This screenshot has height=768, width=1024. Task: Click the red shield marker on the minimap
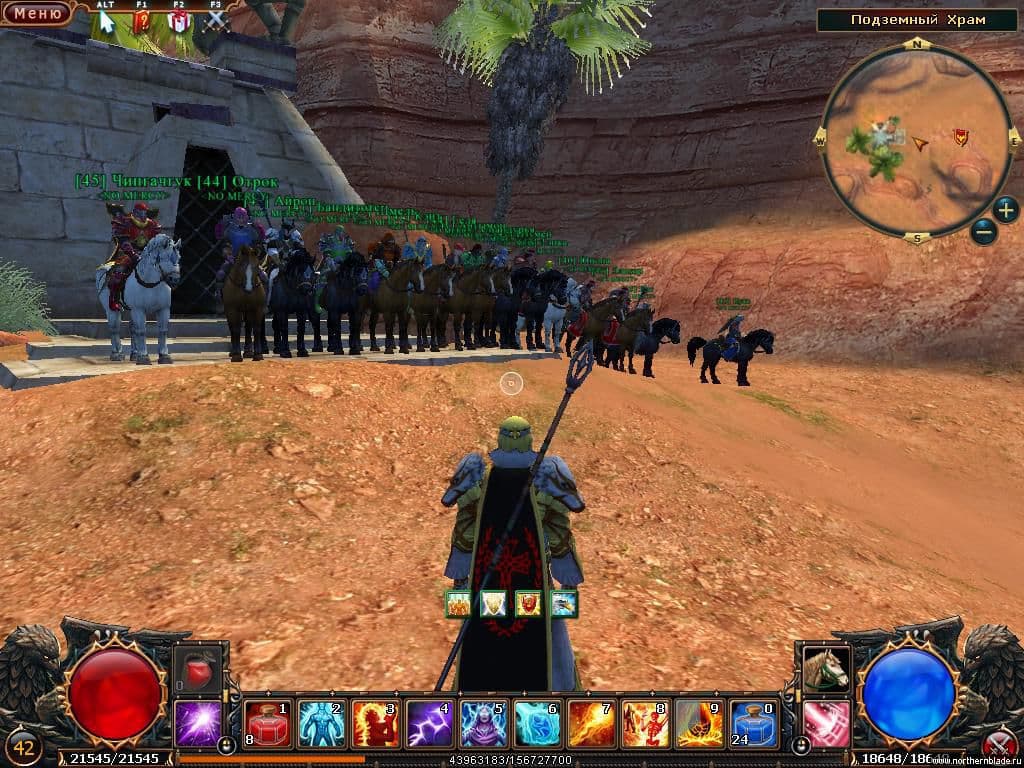coord(961,137)
